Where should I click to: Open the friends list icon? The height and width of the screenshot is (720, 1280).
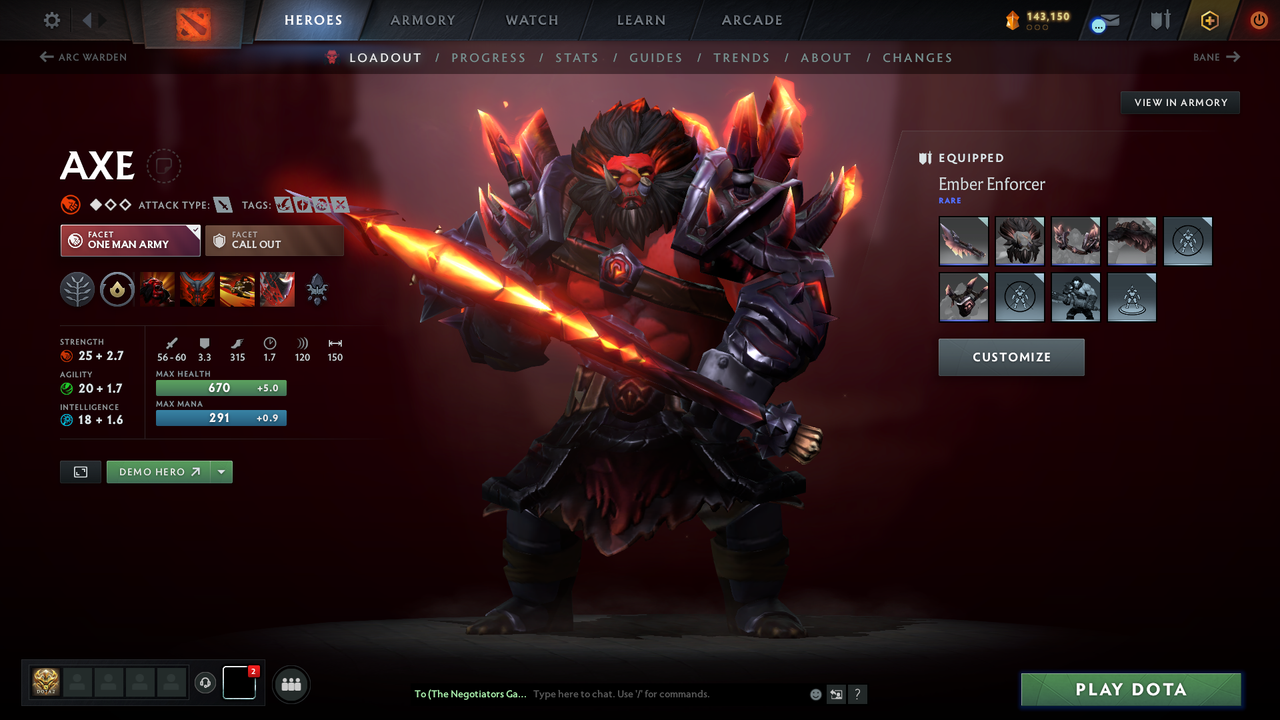[290, 684]
